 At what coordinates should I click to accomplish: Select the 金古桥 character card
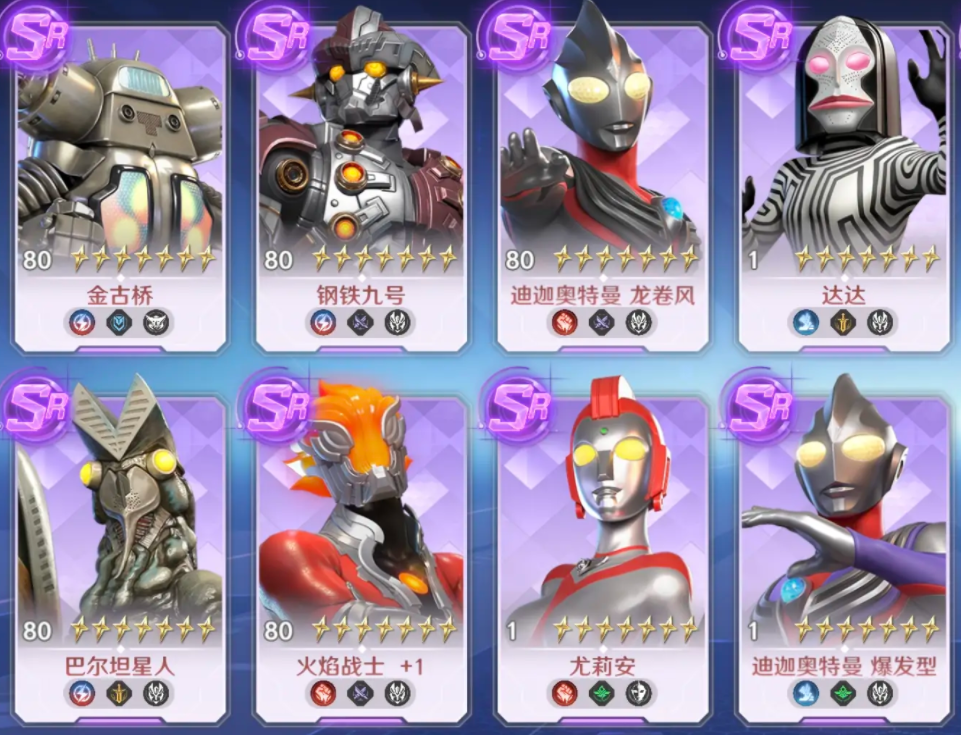click(120, 180)
